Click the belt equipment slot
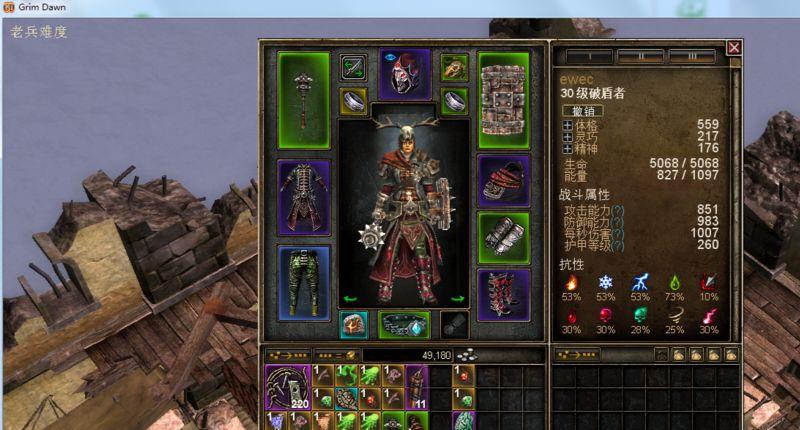Screen dimensions: 800x430 [404, 325]
